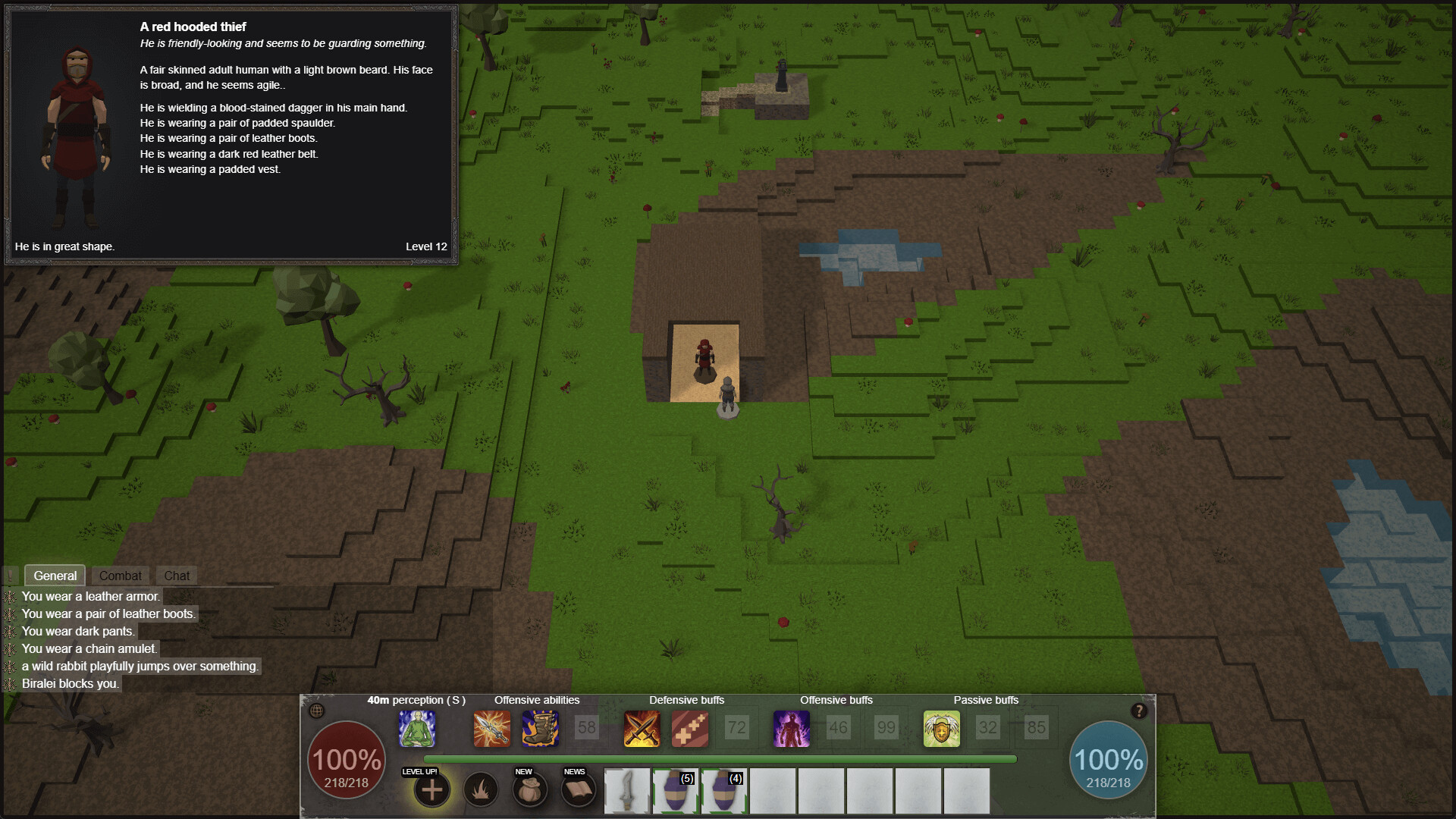Open the question mark help button
Viewport: 1456px width, 819px height.
(x=1138, y=711)
